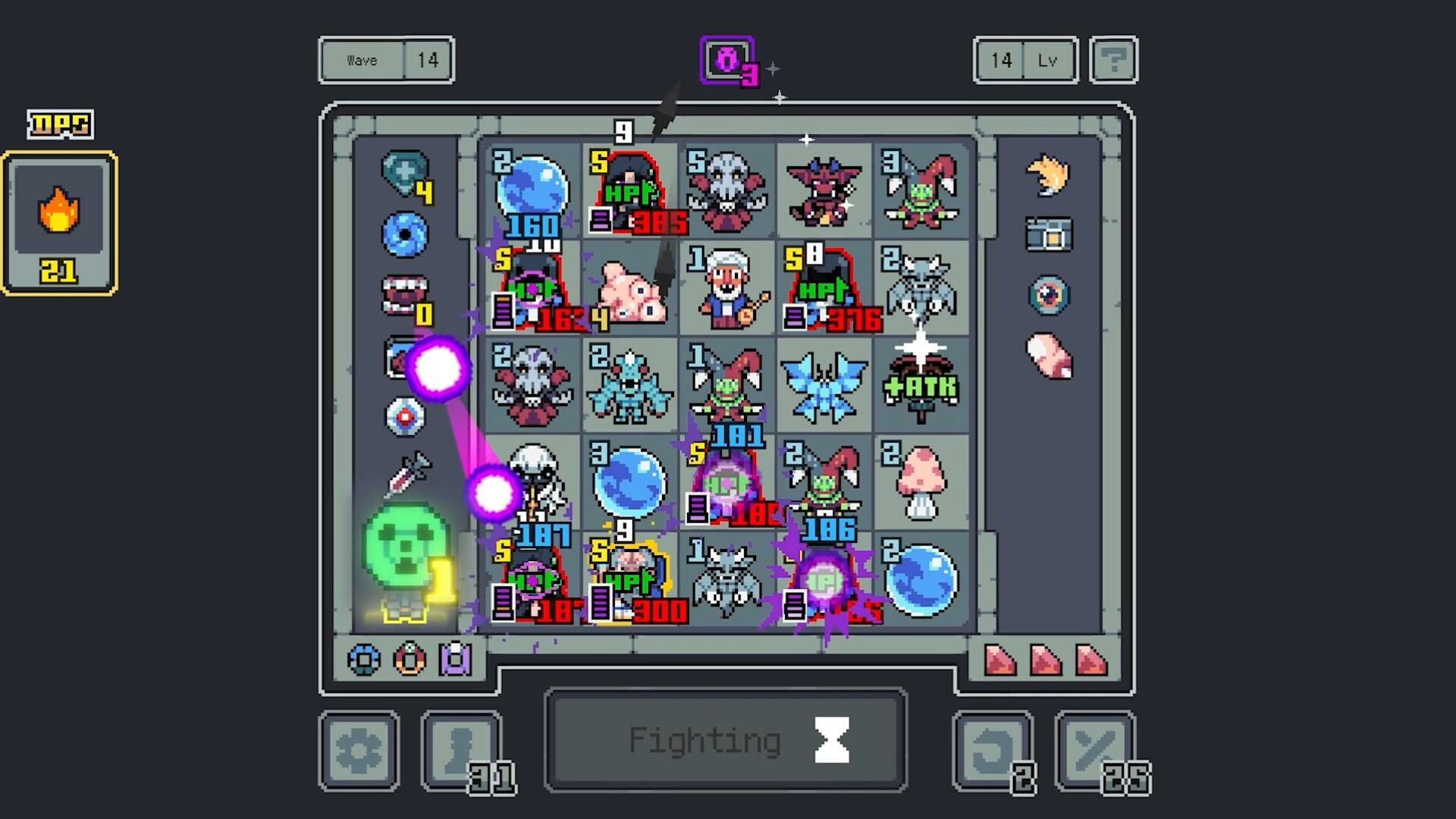
Task: Click the question mark help button top right
Action: click(1112, 60)
